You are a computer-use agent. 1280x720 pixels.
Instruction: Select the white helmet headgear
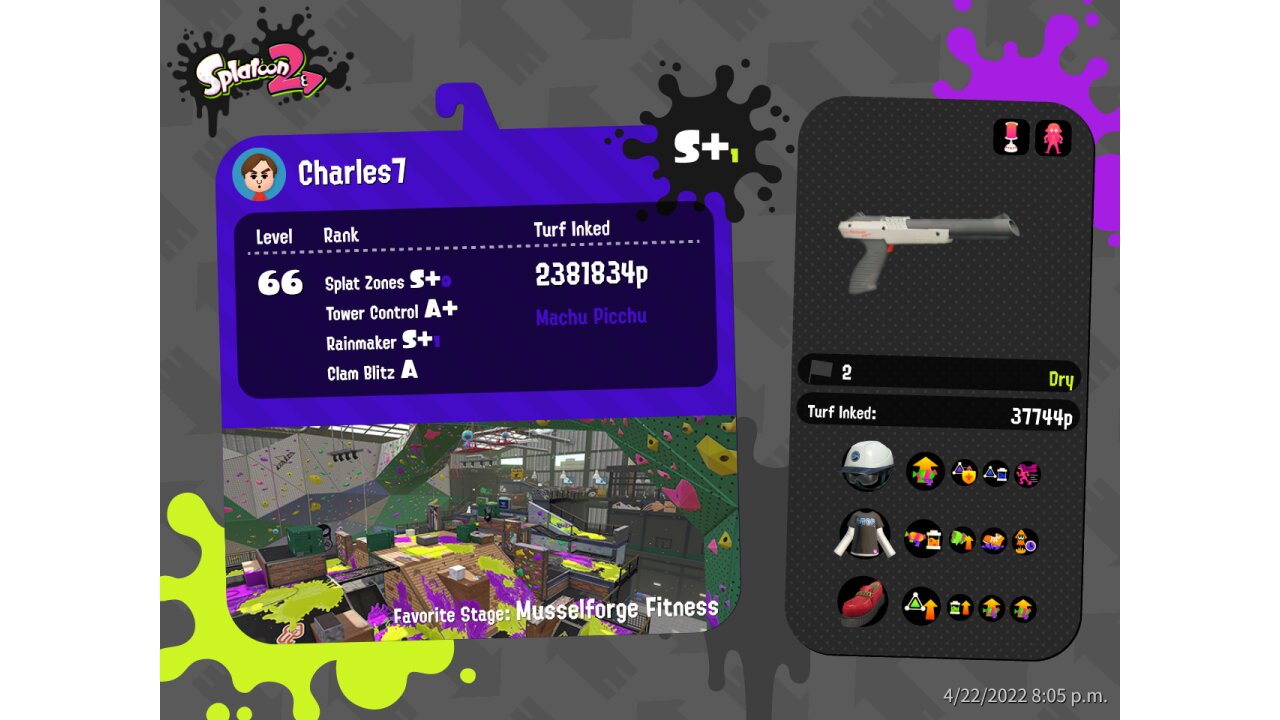[866, 465]
